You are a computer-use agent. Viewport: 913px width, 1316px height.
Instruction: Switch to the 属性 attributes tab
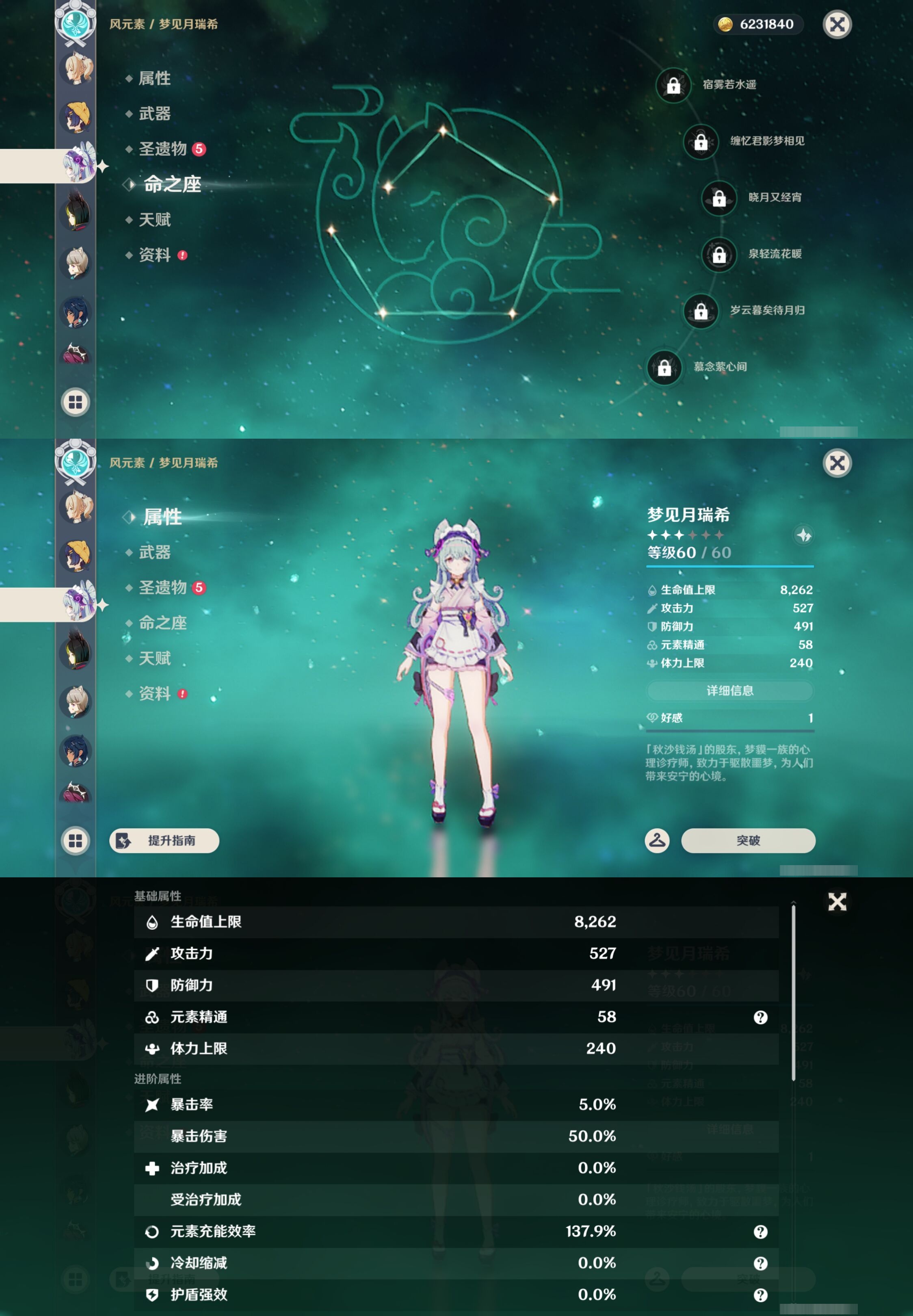pos(162,517)
